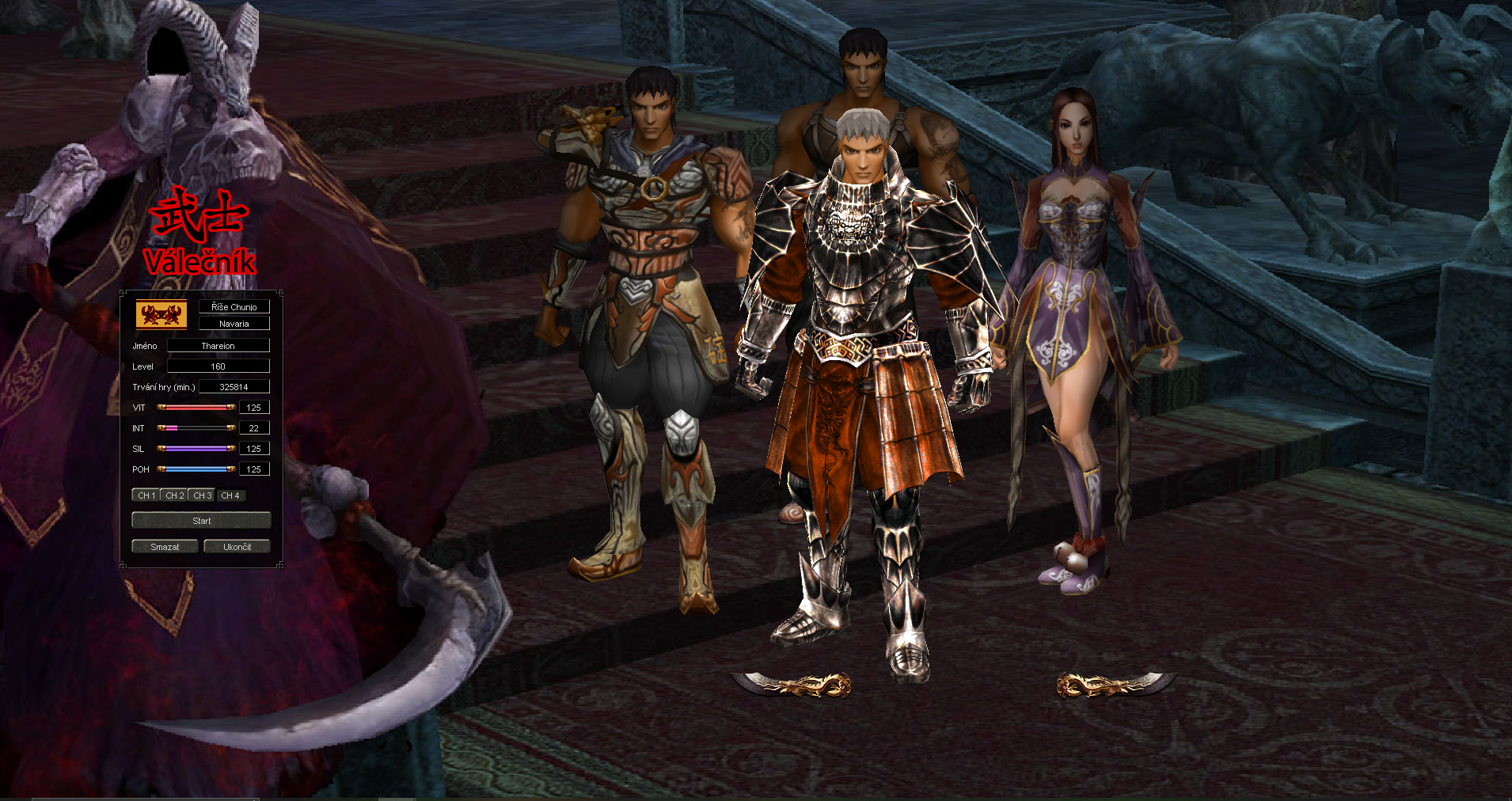Click the red empire flag emblem
The height and width of the screenshot is (801, 1512).
pos(161,314)
